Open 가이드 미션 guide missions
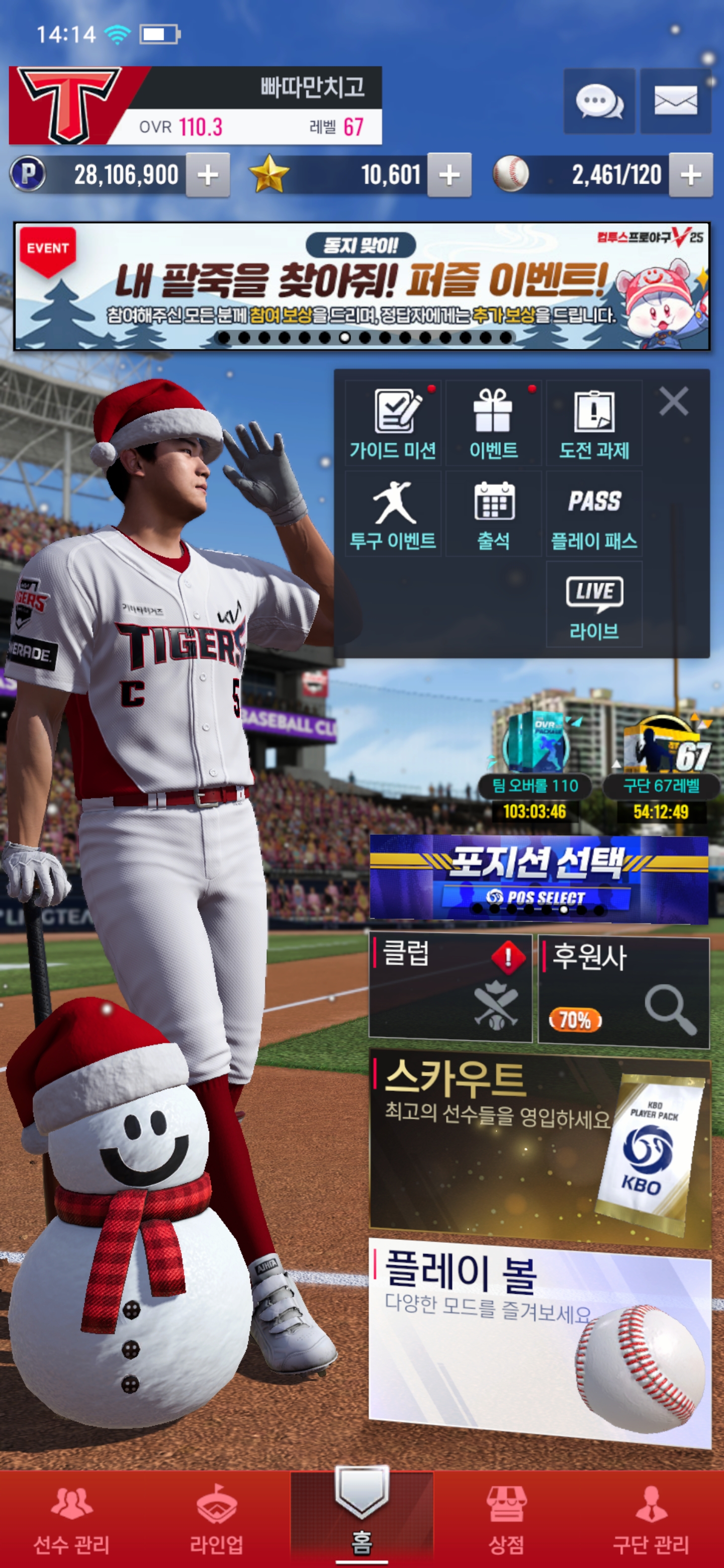The image size is (724, 1568). point(393,424)
